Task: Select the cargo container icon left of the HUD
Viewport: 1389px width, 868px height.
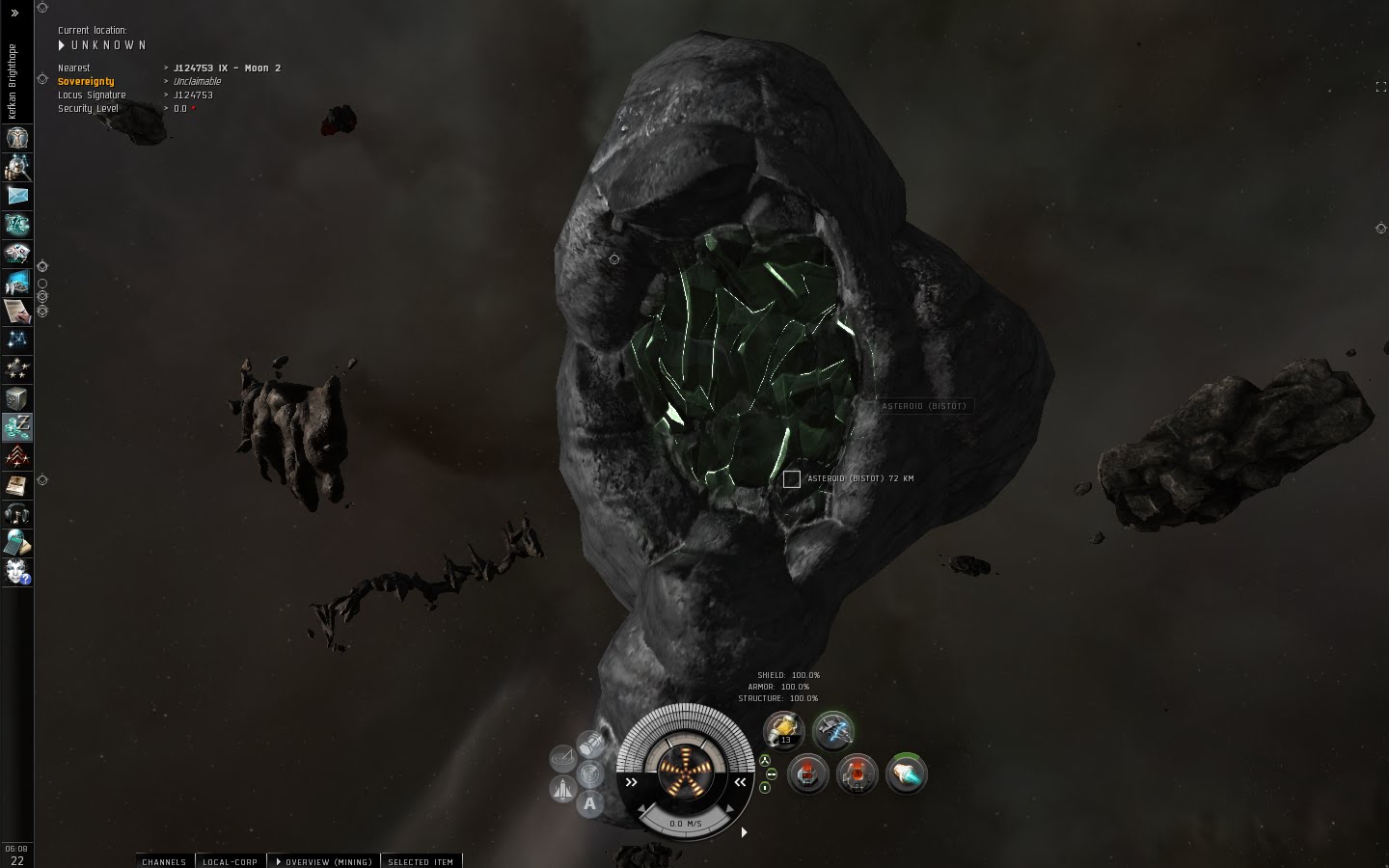Action: [x=590, y=743]
